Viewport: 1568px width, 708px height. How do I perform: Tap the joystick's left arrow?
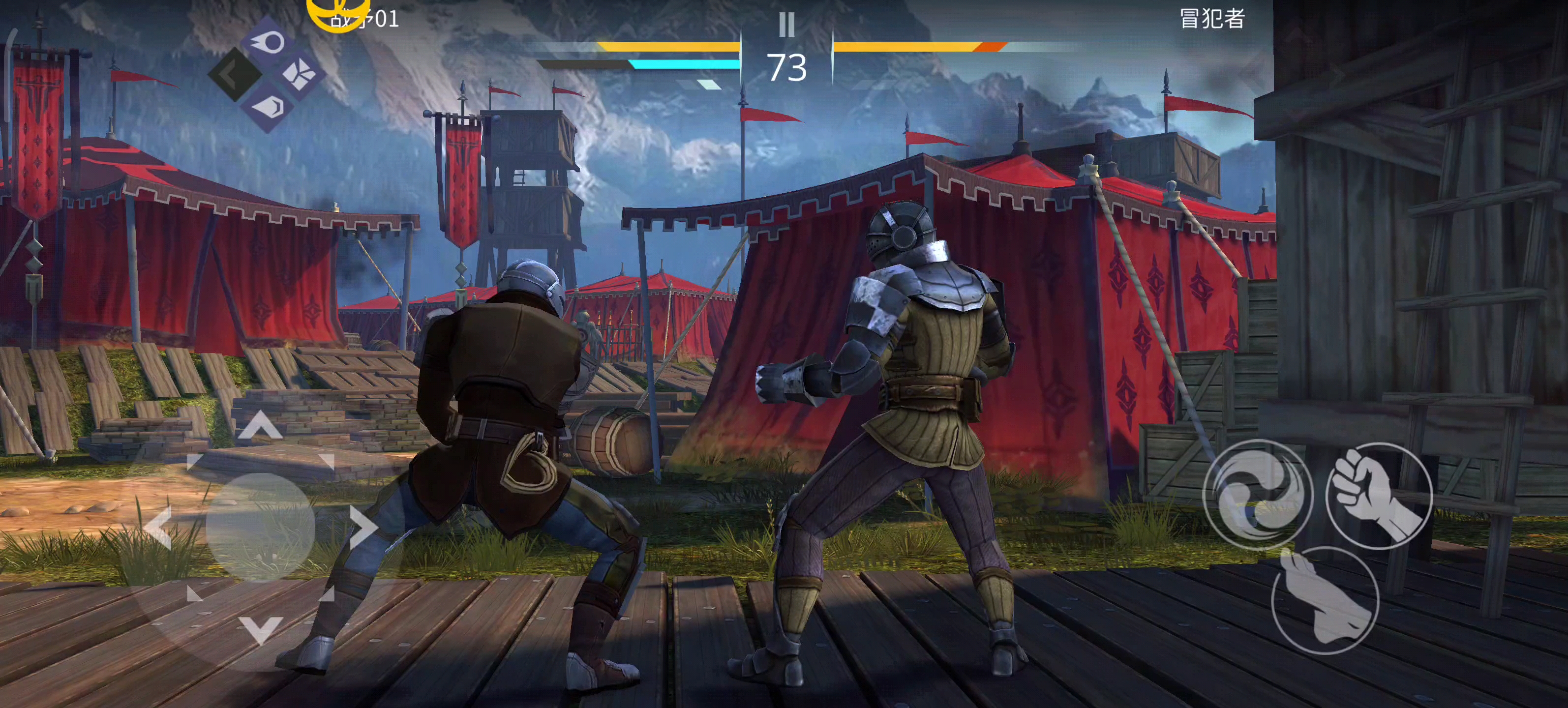pos(158,528)
